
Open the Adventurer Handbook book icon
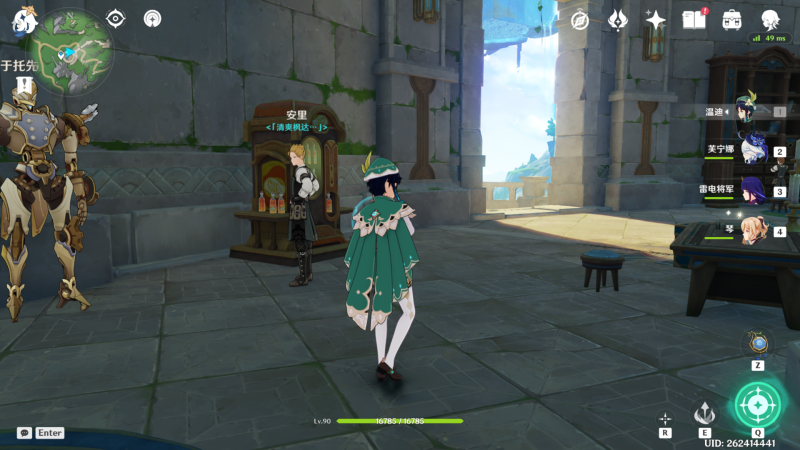(x=693, y=20)
